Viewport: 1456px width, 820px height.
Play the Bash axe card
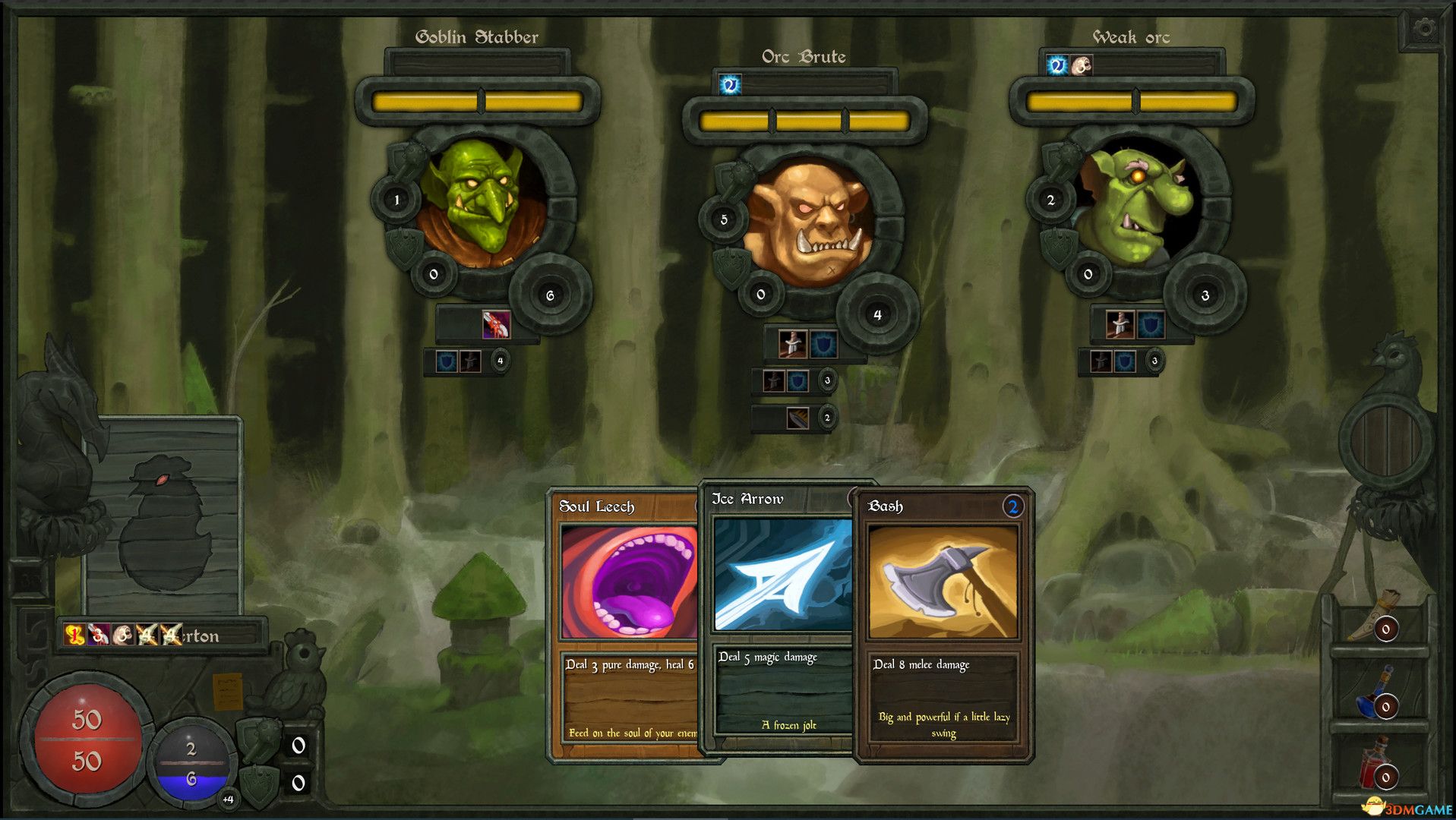click(943, 623)
